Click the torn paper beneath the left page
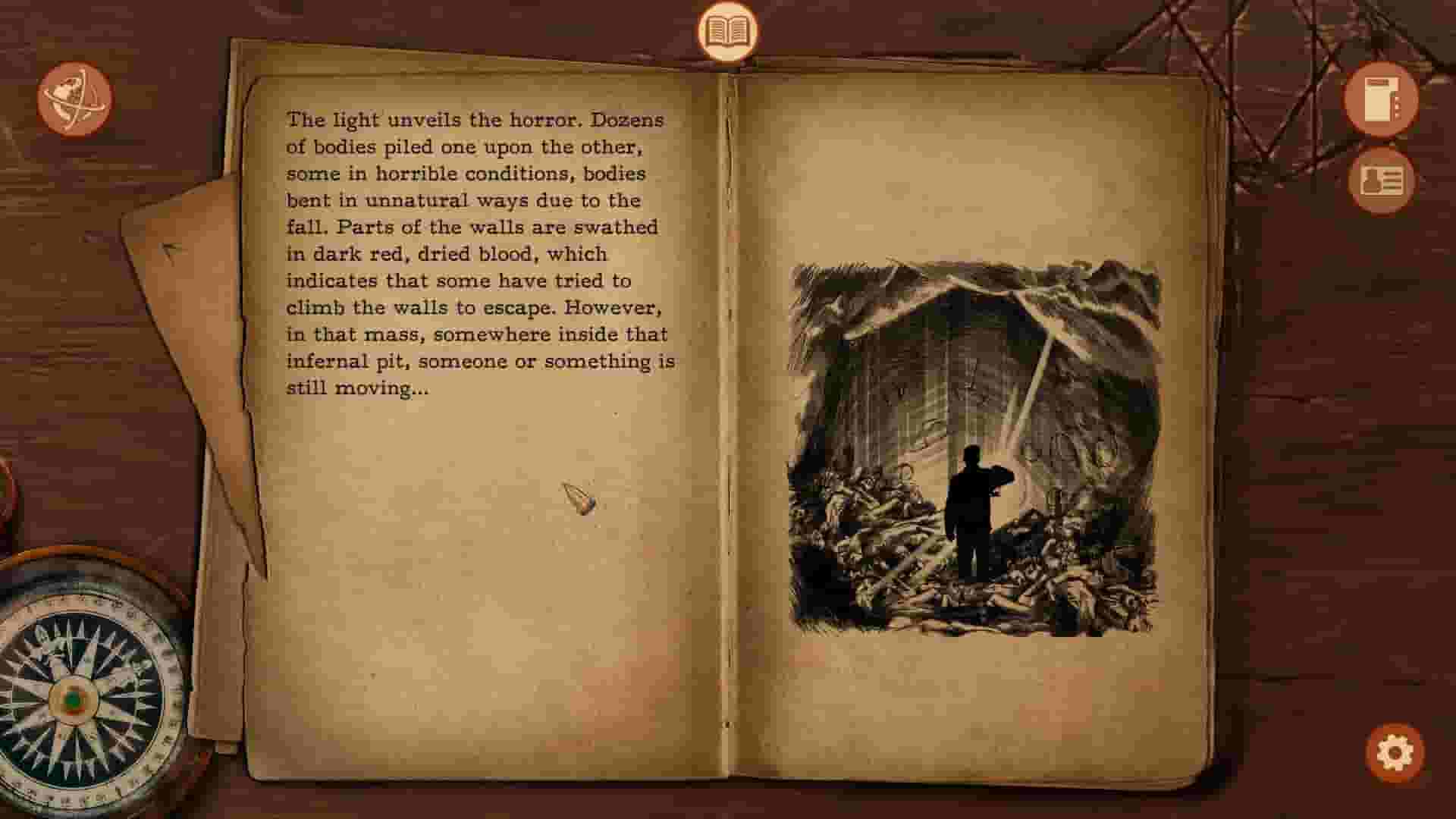 pos(190,341)
